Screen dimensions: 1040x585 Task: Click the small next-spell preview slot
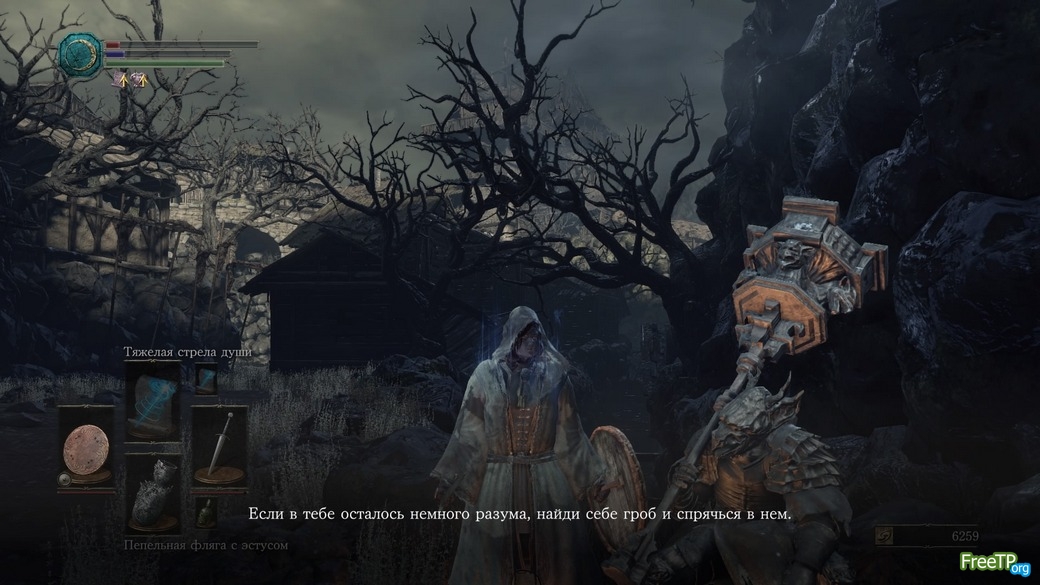(206, 379)
